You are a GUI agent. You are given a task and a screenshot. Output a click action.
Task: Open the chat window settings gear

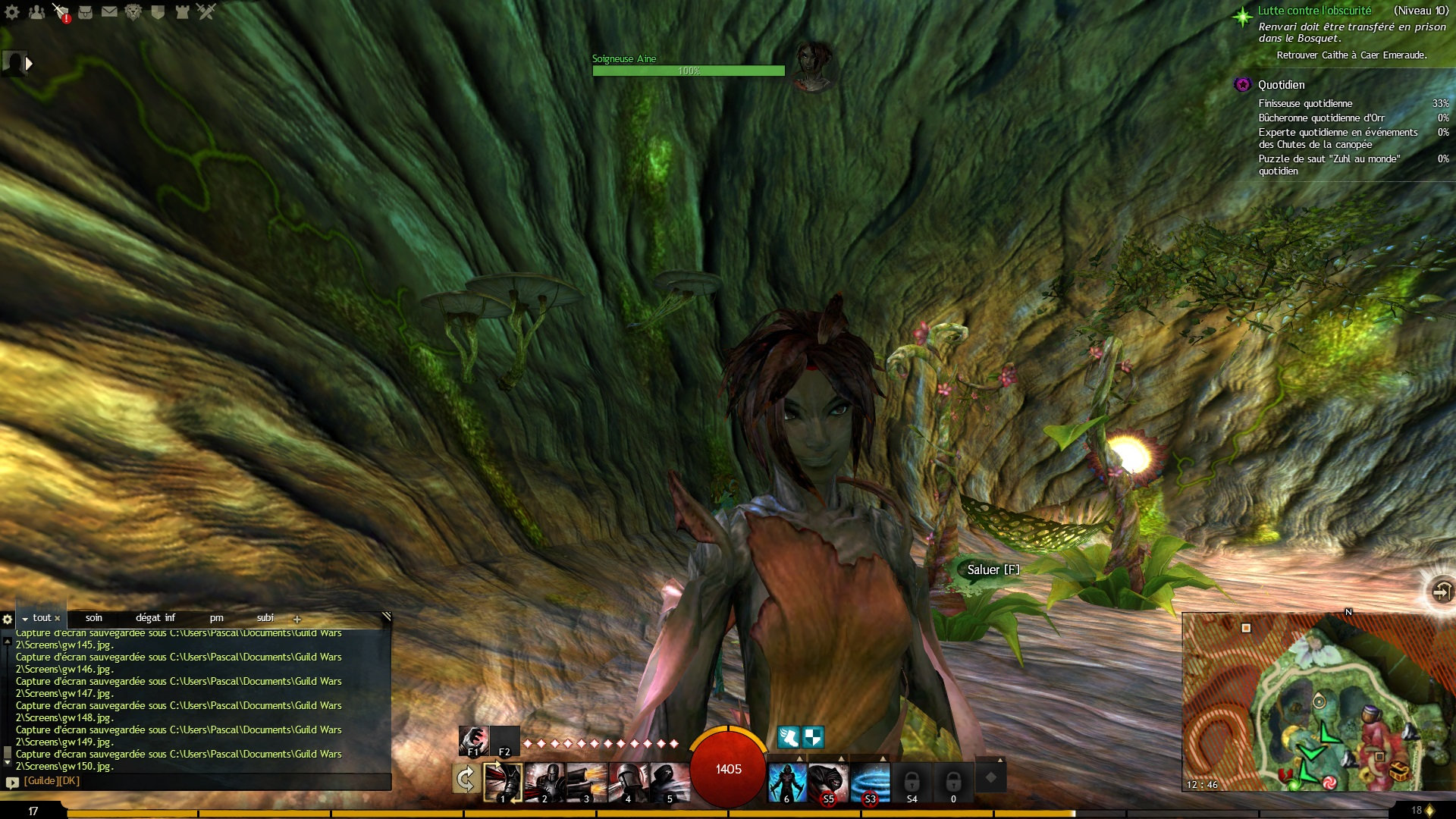(8, 618)
